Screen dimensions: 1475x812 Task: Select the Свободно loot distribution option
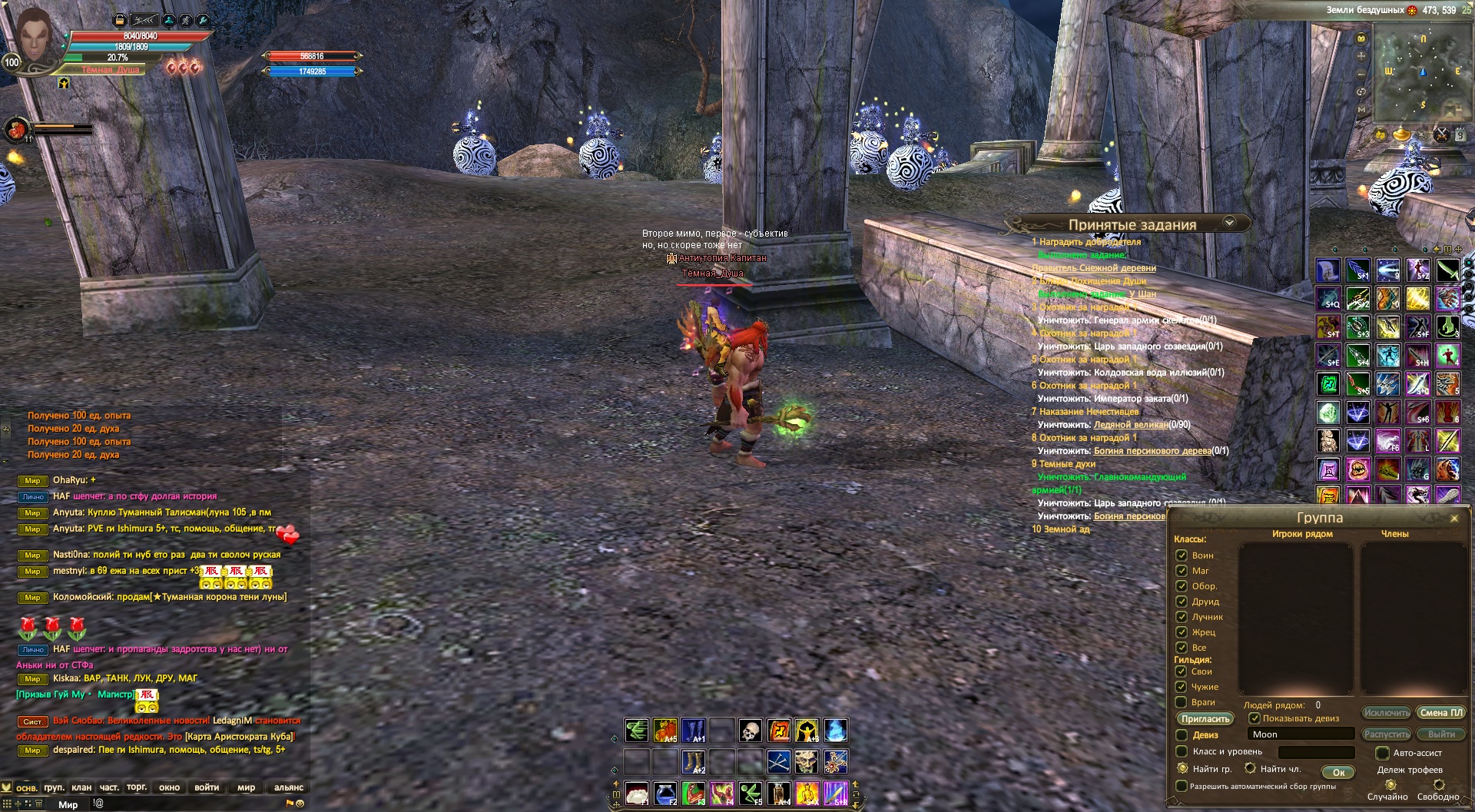click(1439, 784)
